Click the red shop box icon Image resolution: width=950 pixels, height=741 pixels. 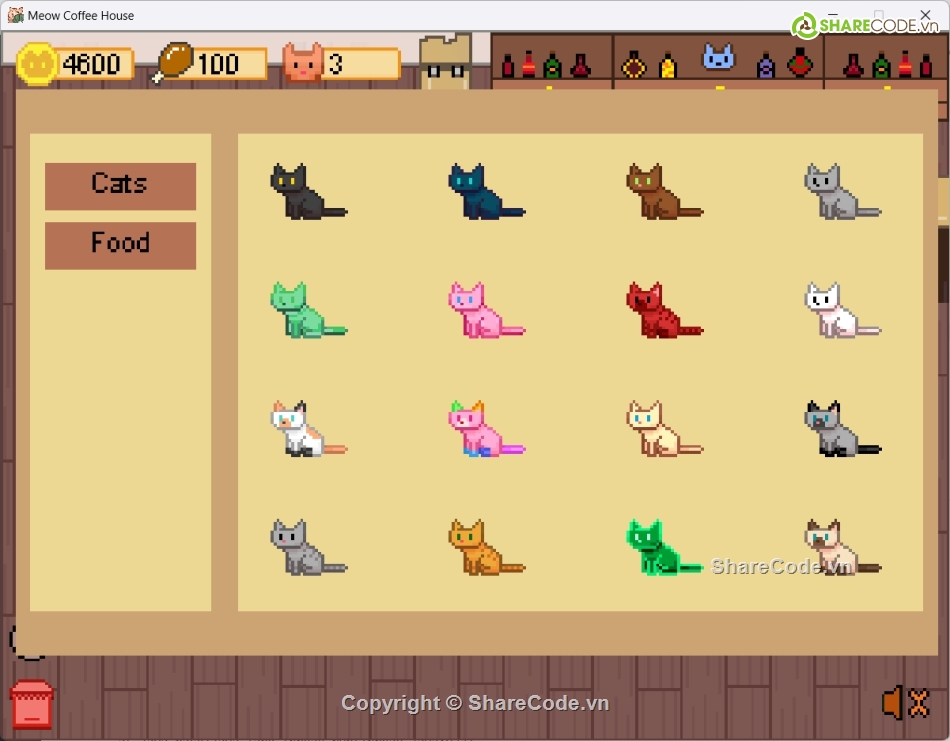pyautogui.click(x=31, y=705)
